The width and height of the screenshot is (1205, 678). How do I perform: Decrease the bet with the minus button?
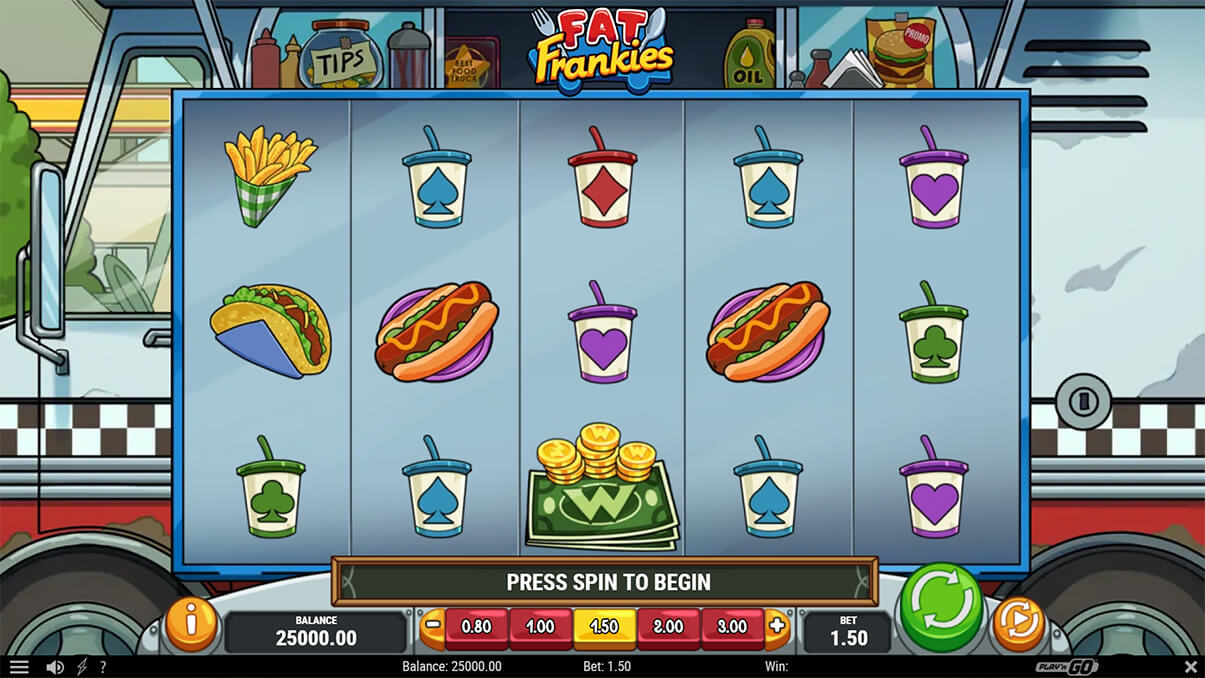(433, 627)
